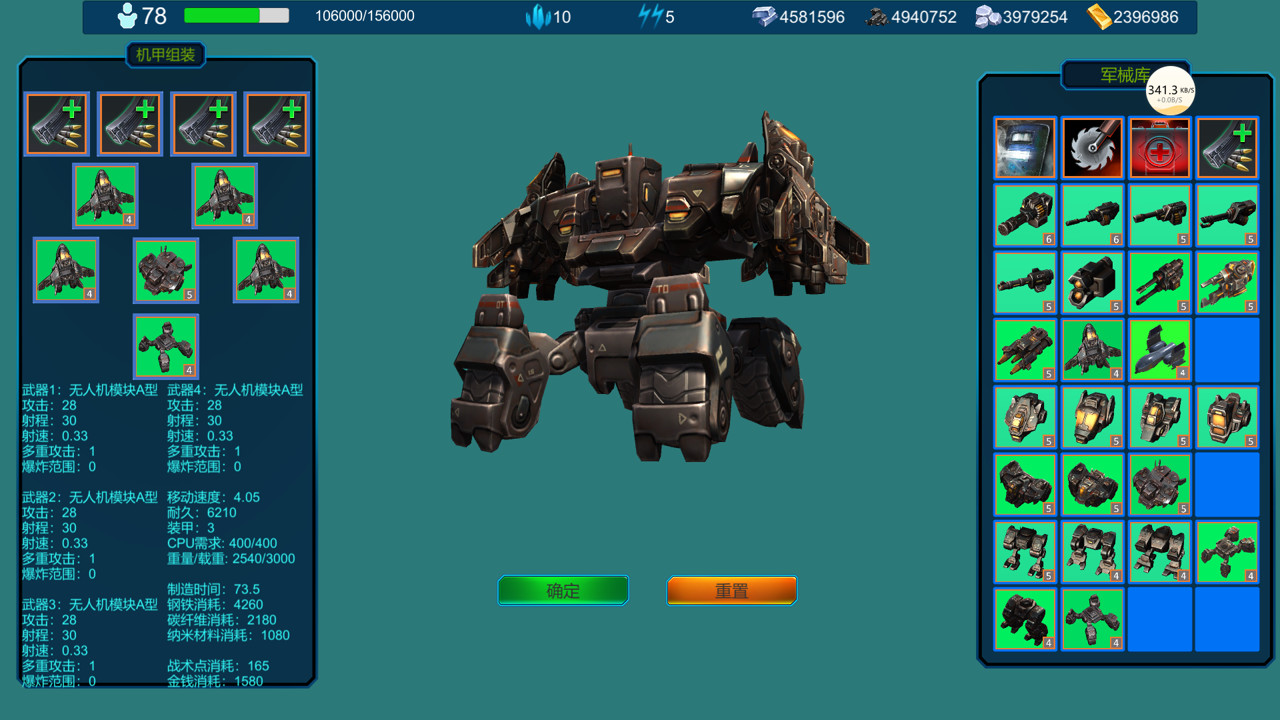Select the shield item in the armory
Image resolution: width=1280 pixels, height=720 pixels.
point(1024,147)
